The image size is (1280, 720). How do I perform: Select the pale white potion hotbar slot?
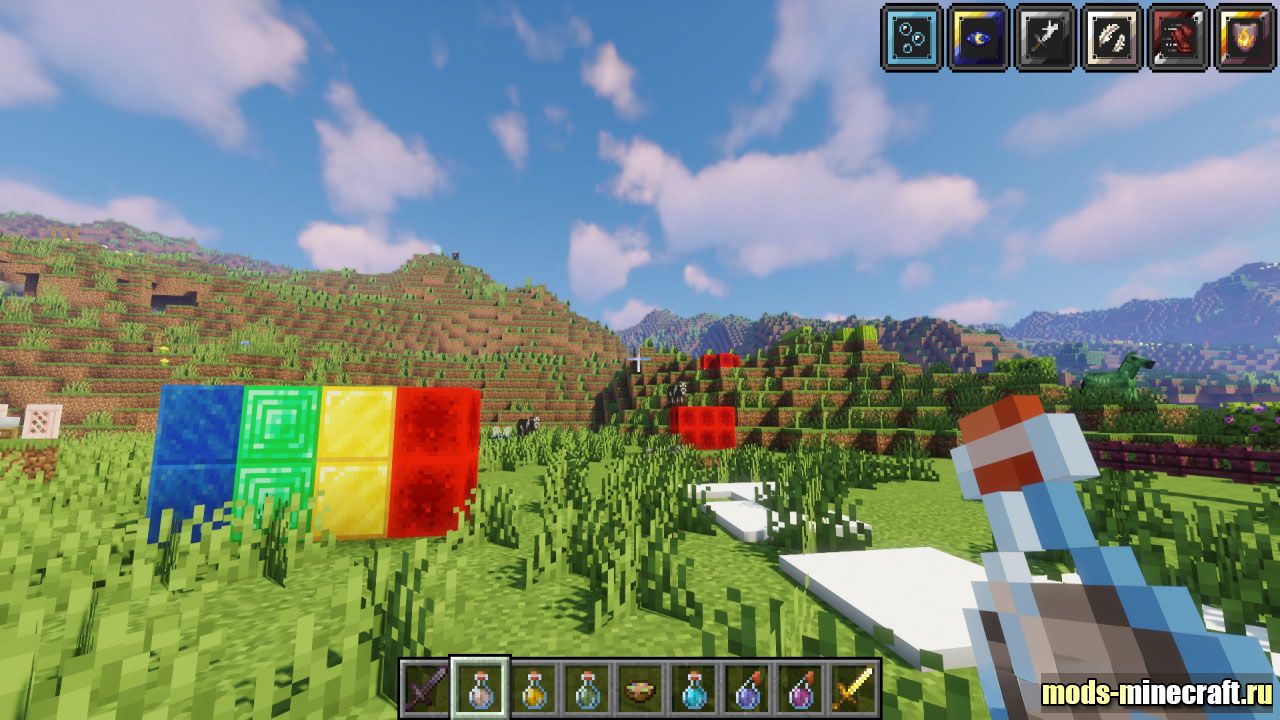tap(480, 688)
